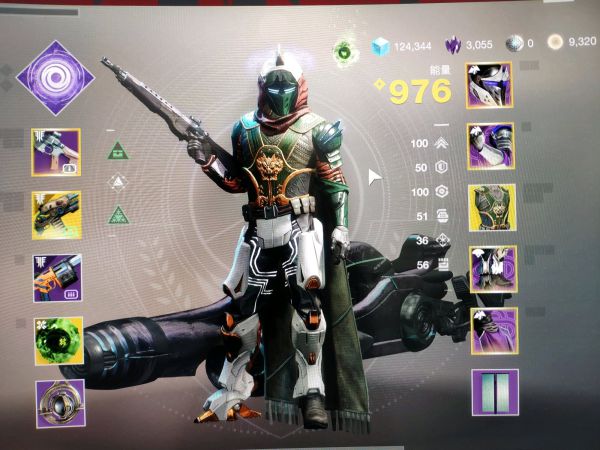600x450 pixels.
Task: Inspect the exotic chest armor slot
Action: click(491, 208)
